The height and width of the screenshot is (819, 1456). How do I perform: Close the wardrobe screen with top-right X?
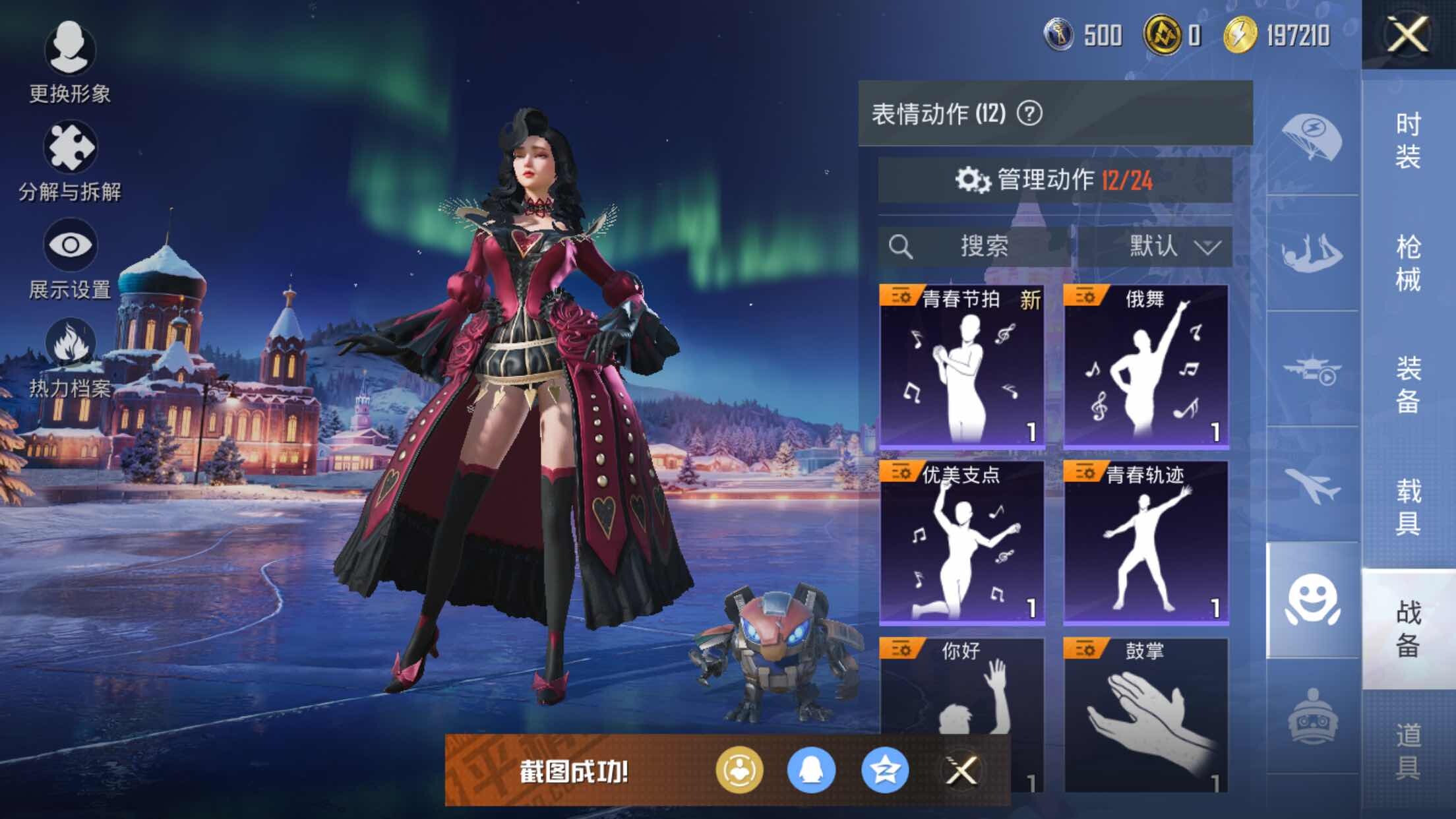[x=1407, y=34]
